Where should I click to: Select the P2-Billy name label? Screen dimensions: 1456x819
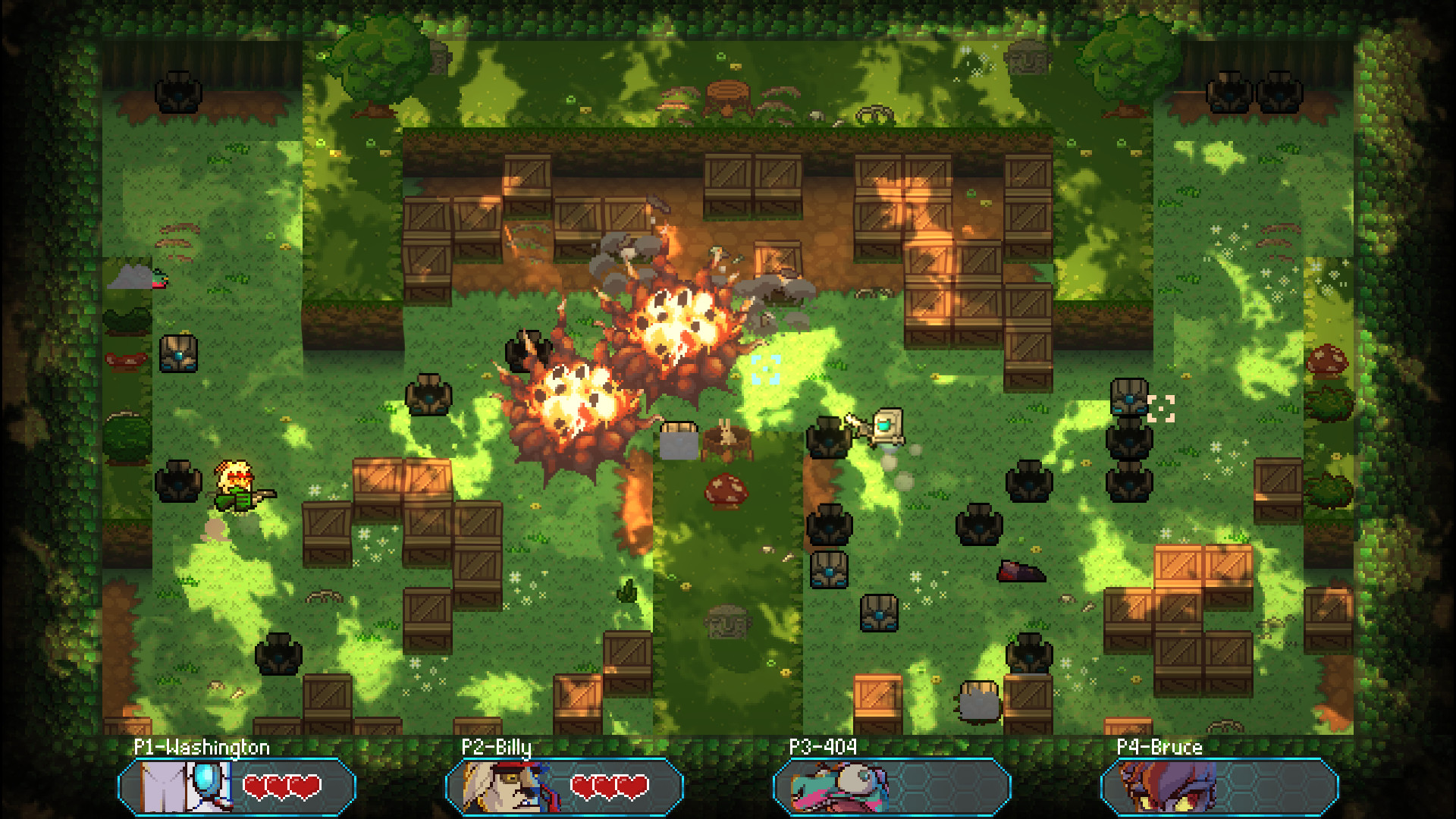497,747
